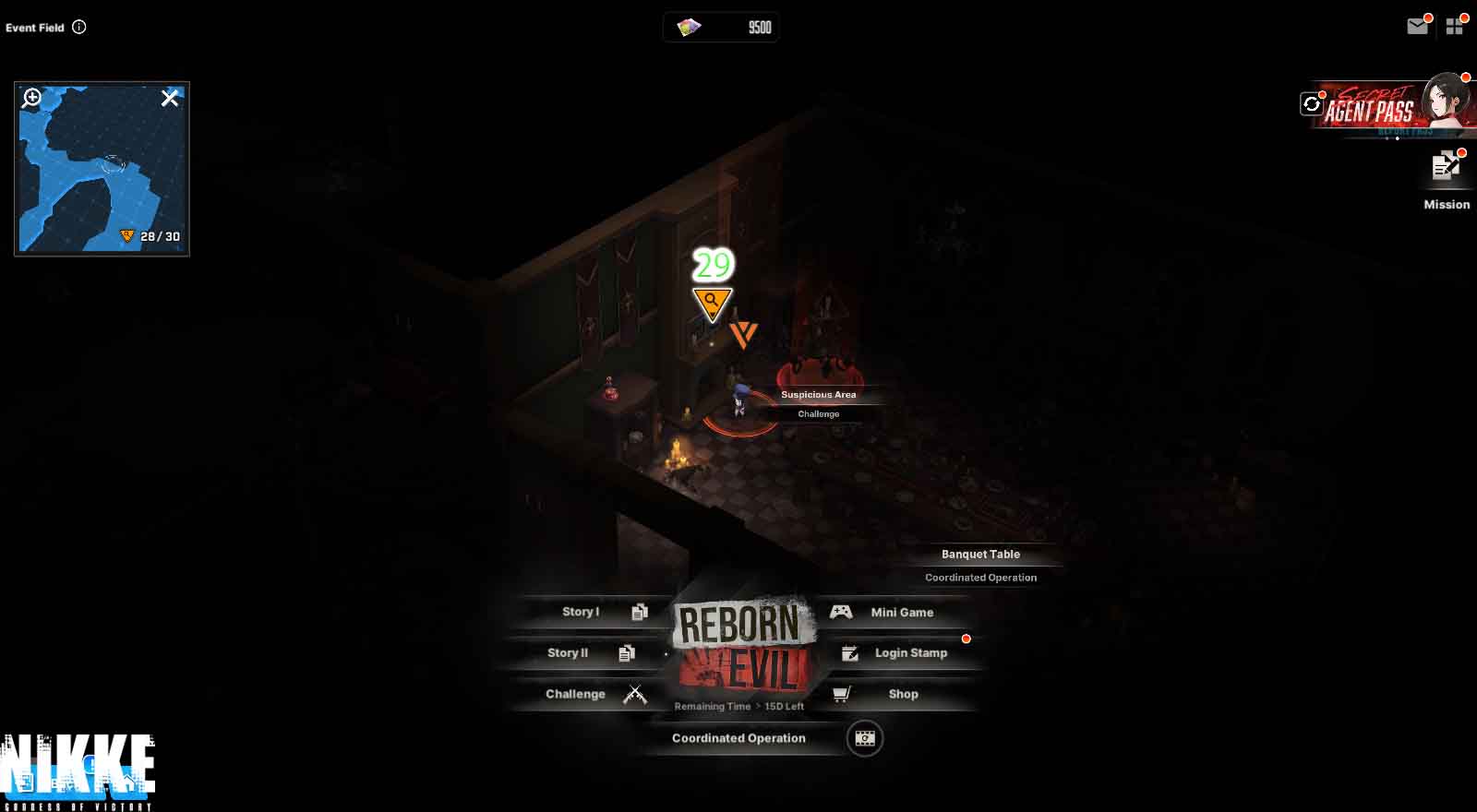This screenshot has width=1477, height=812.
Task: Select the Suspicious Area Challenge label
Action: click(819, 403)
